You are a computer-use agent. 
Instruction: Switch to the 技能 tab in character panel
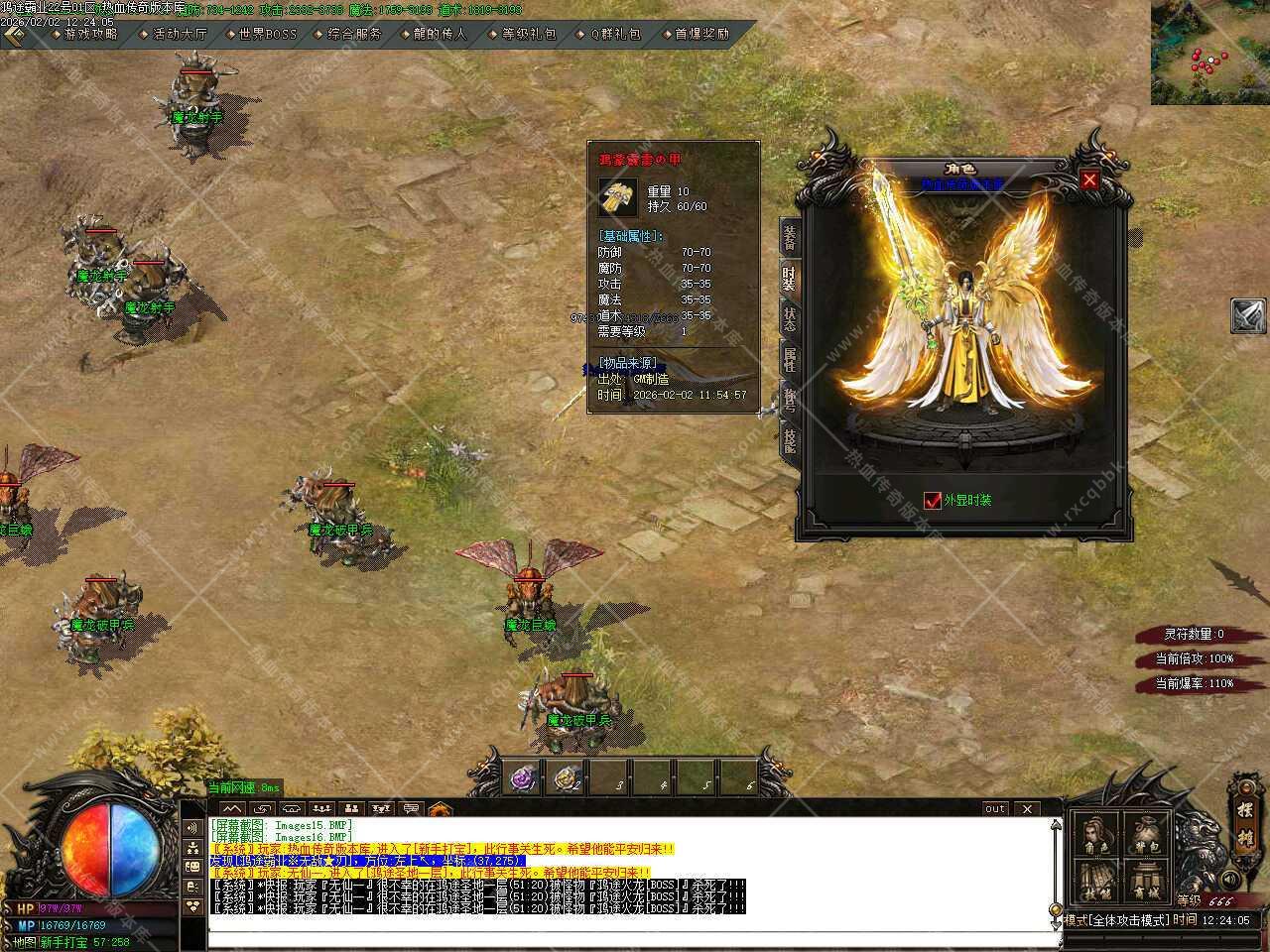point(790,439)
